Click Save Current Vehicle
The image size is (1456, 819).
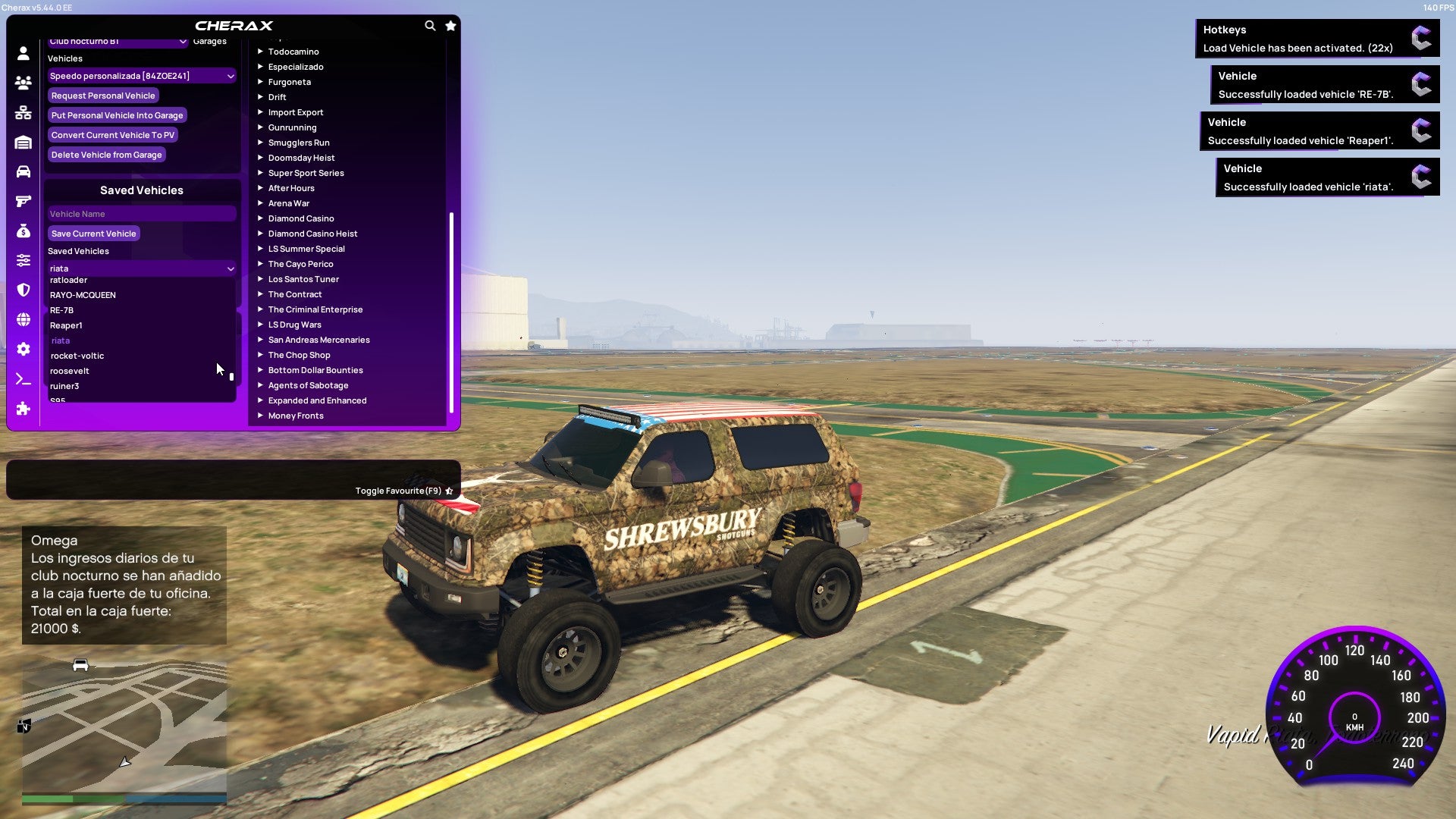[93, 234]
